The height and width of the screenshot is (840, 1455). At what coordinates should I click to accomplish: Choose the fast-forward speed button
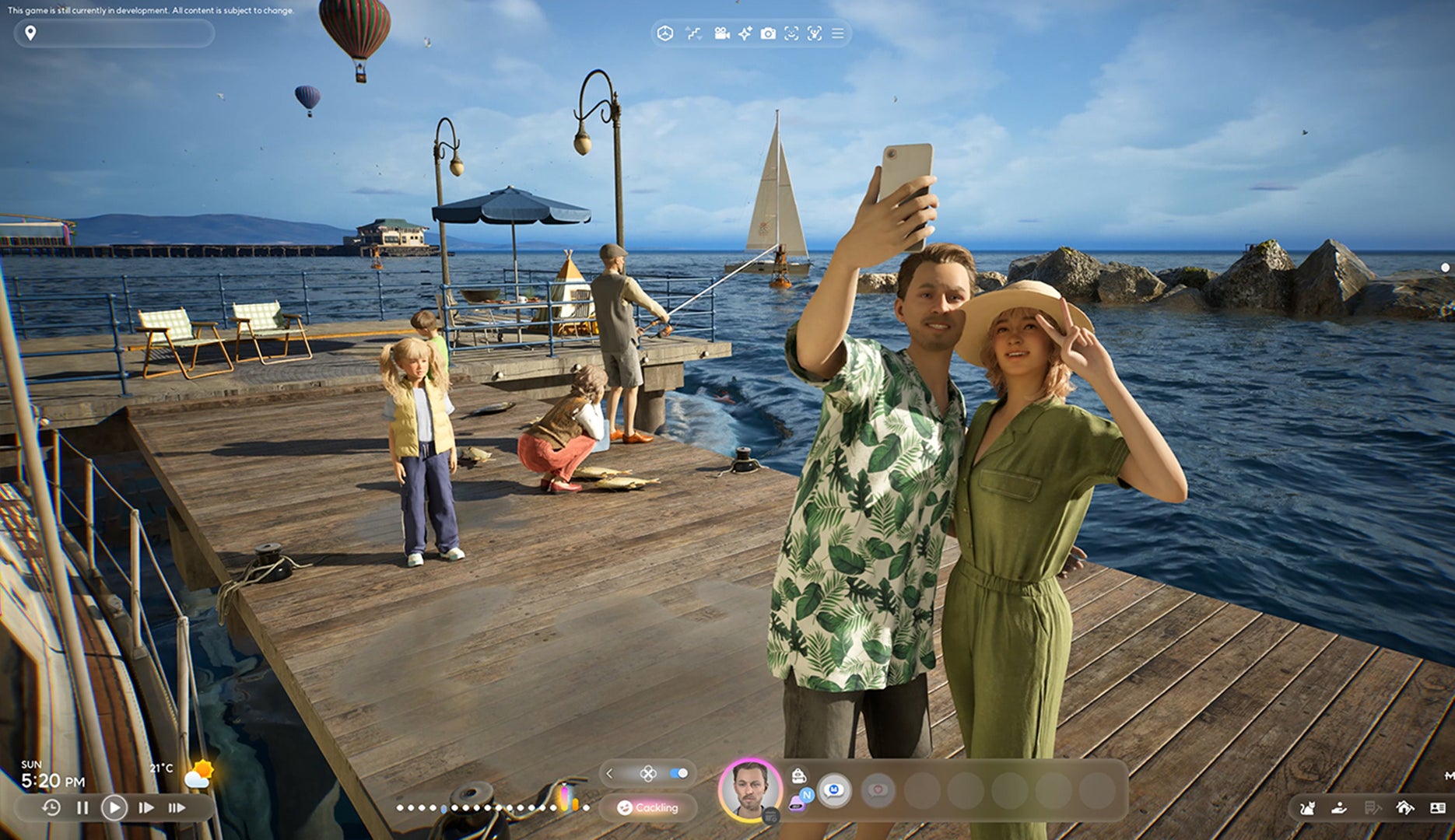[146, 807]
